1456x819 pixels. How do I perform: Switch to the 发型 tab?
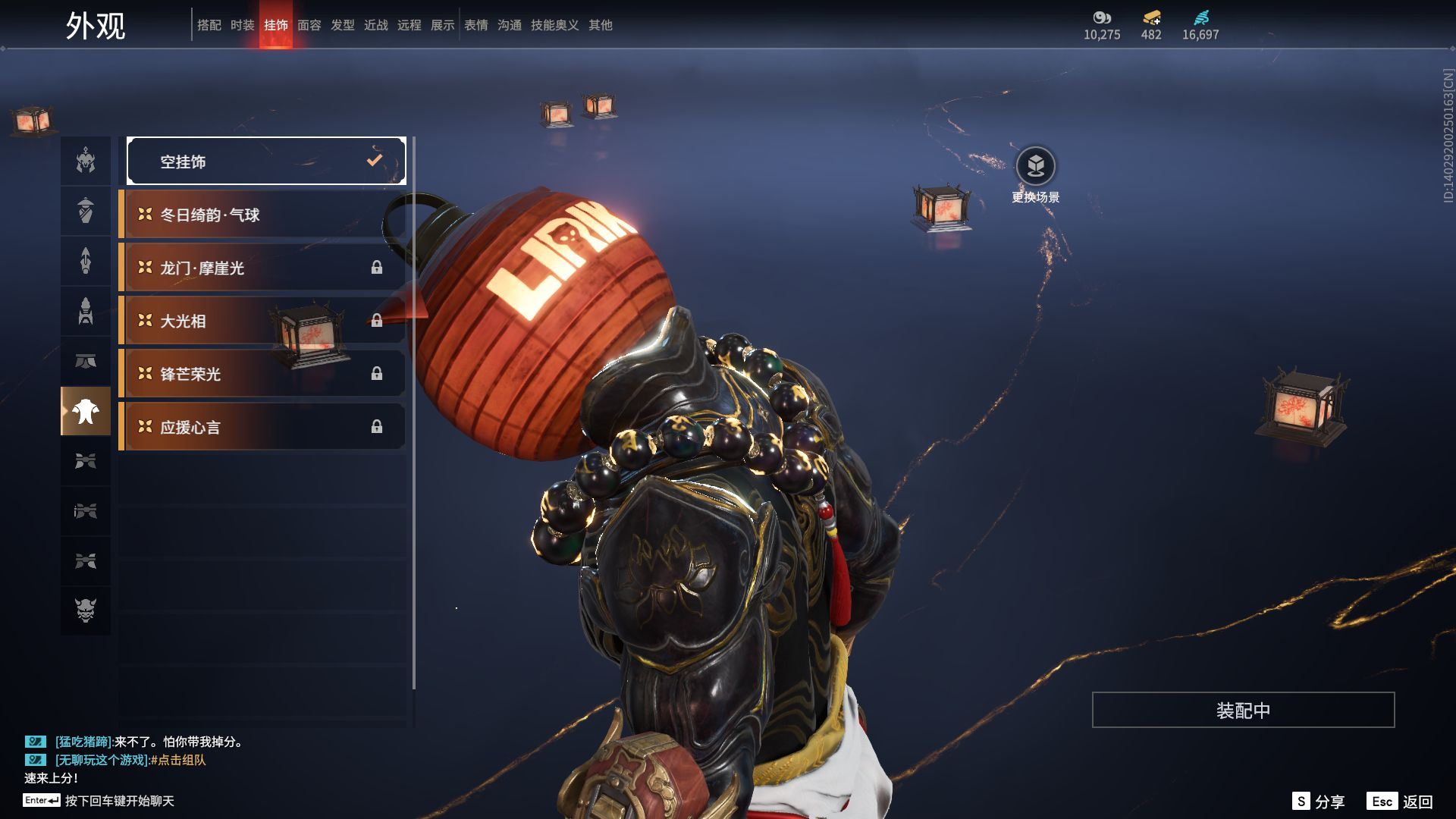[342, 25]
